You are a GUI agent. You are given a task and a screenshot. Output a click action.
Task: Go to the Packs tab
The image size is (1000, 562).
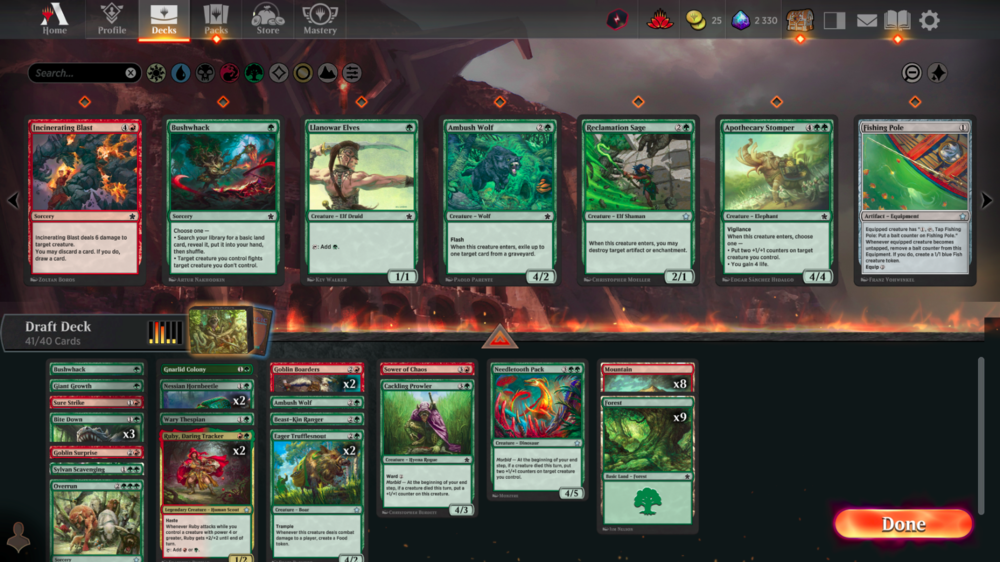pyautogui.click(x=216, y=19)
